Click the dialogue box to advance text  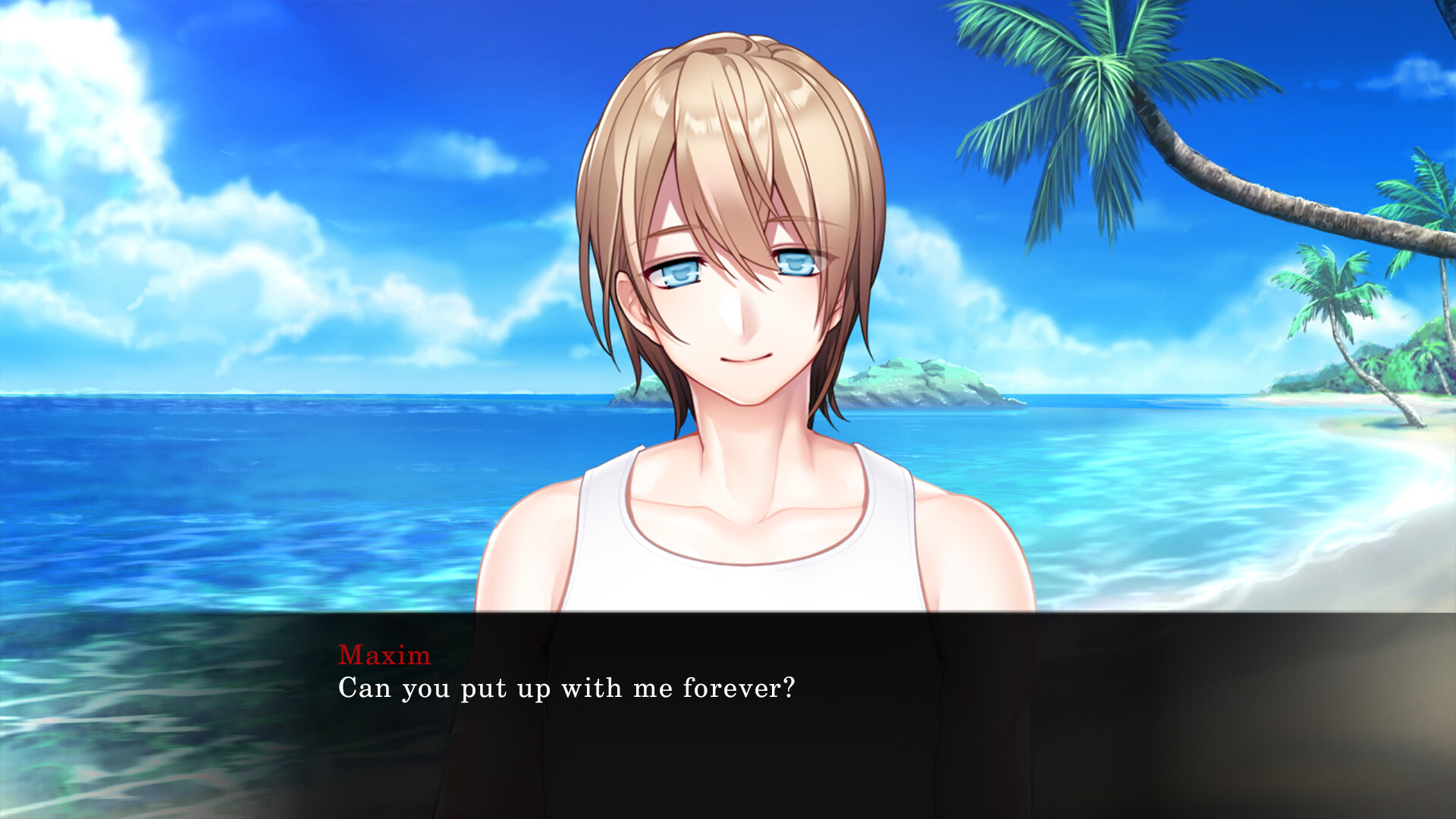(x=728, y=720)
